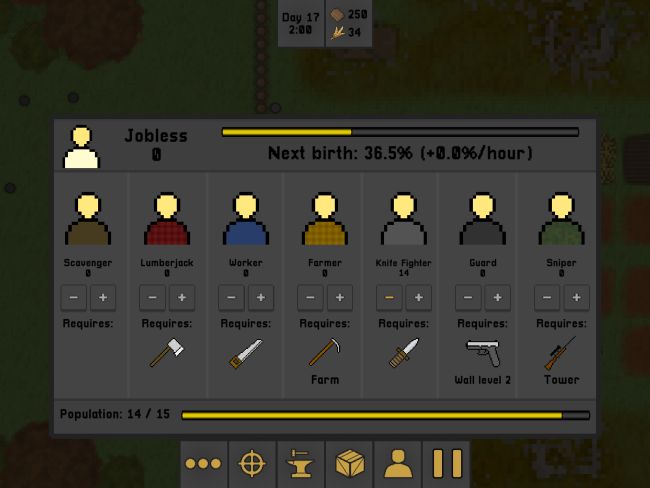Subtract one Farmer
Viewport: 650px width, 488px height.
310,298
